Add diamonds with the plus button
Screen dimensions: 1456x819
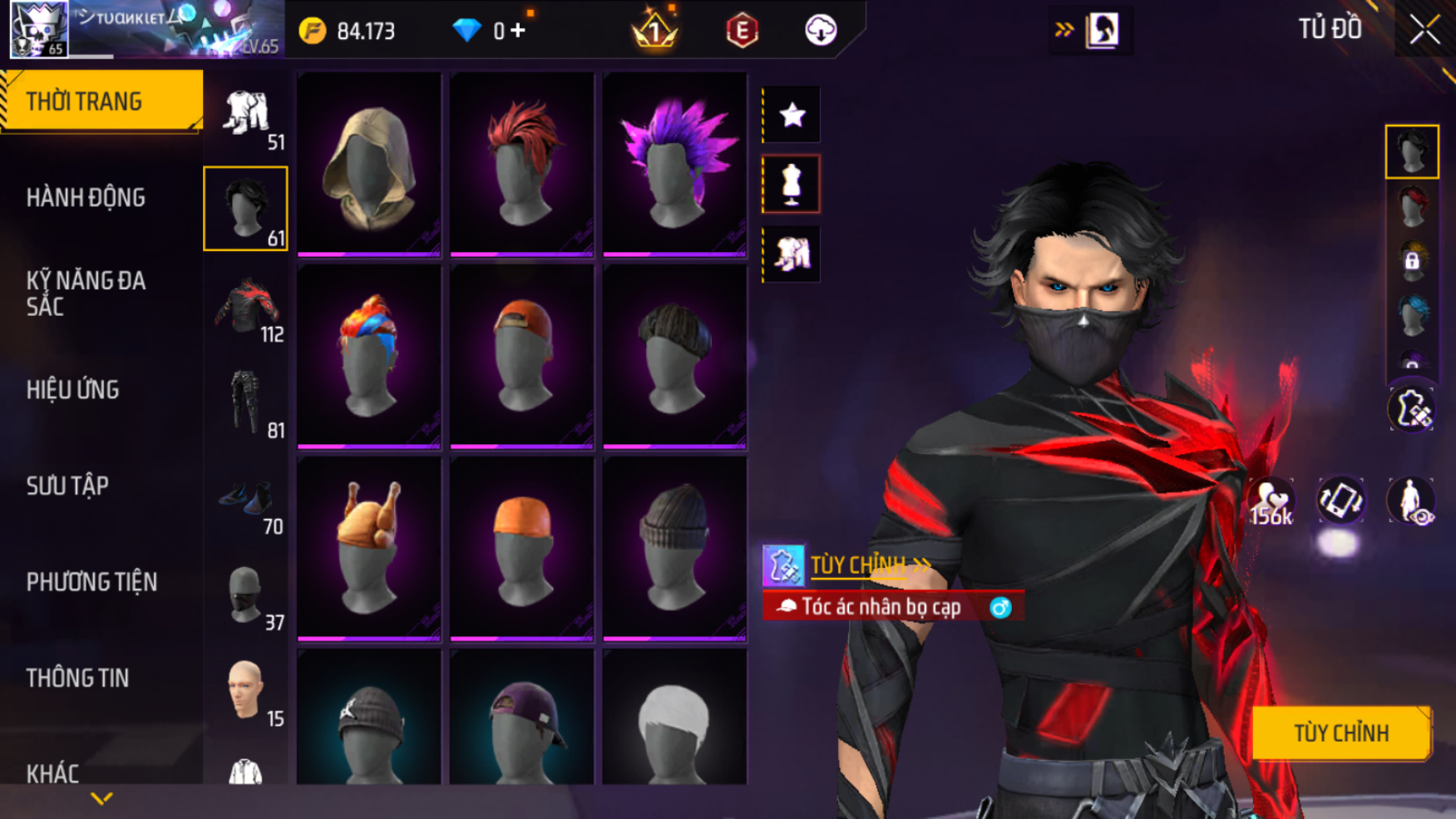(518, 31)
